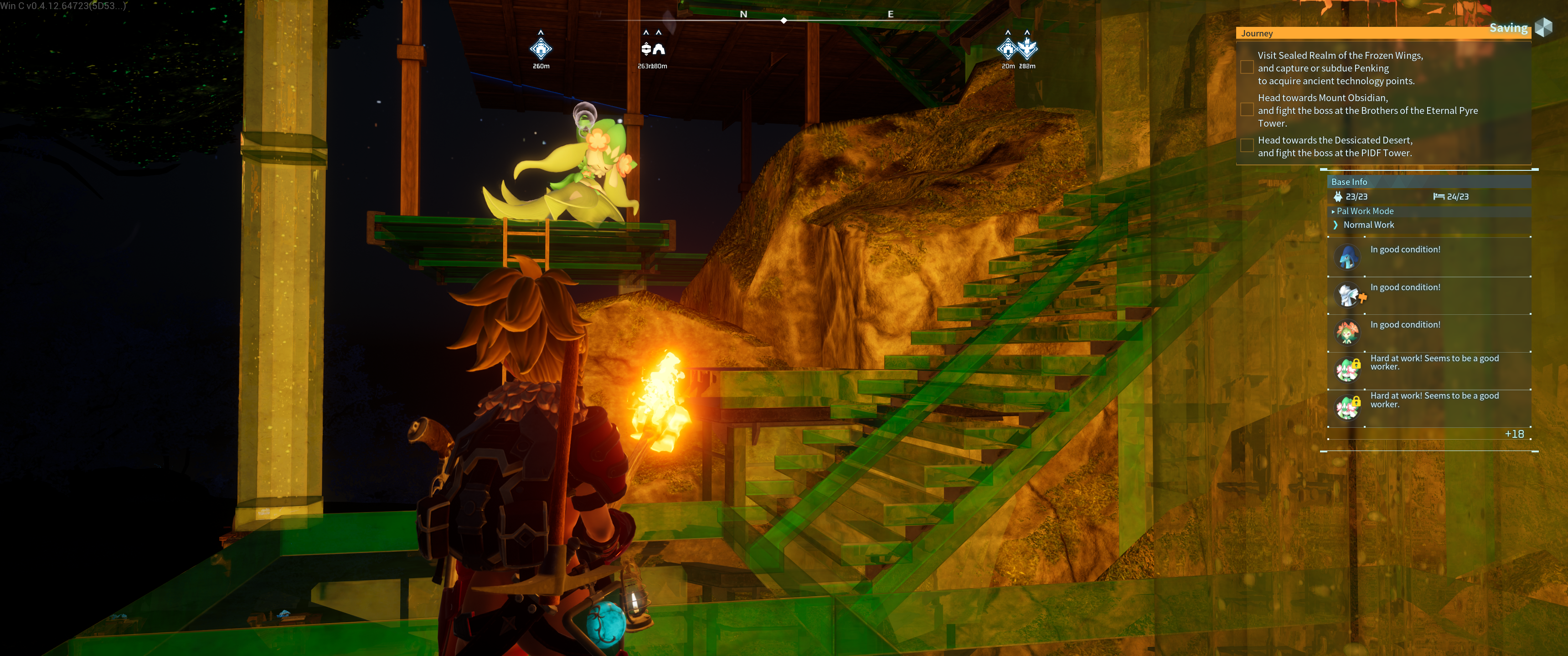Image resolution: width=1568 pixels, height=656 pixels.
Task: Select the Base Info panel header
Action: (x=1349, y=182)
